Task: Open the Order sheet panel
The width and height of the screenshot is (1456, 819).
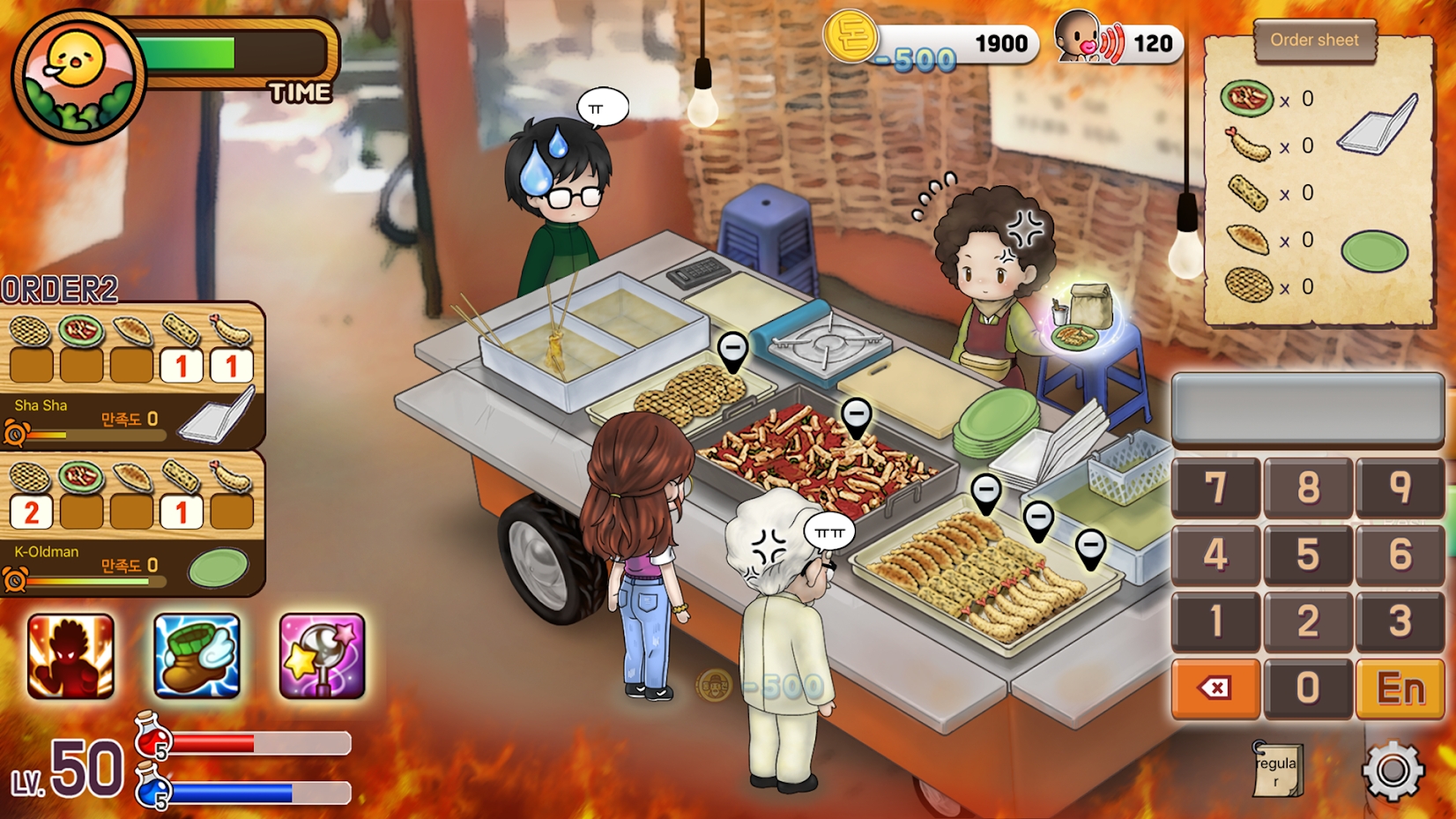Action: (x=1315, y=40)
